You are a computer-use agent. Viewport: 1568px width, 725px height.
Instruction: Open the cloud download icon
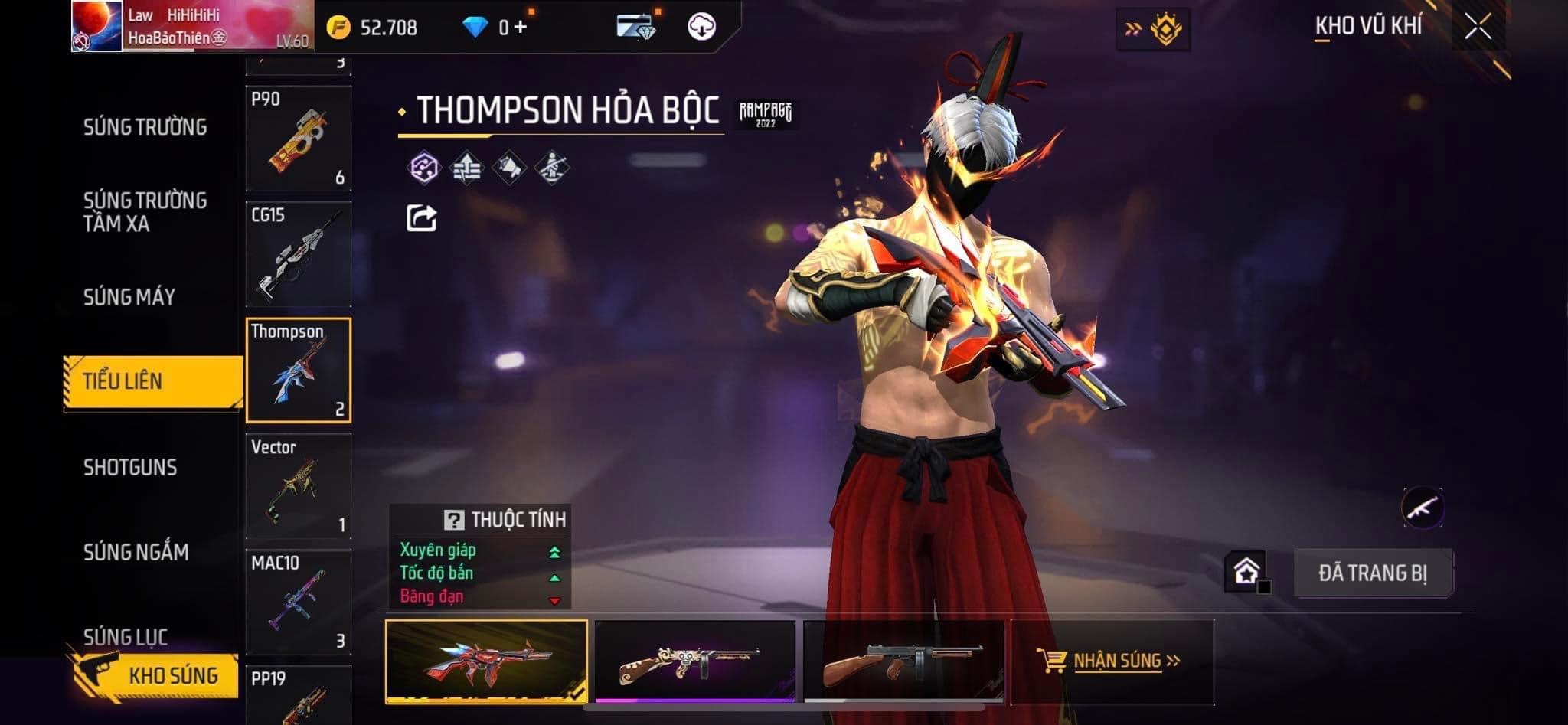click(x=701, y=28)
